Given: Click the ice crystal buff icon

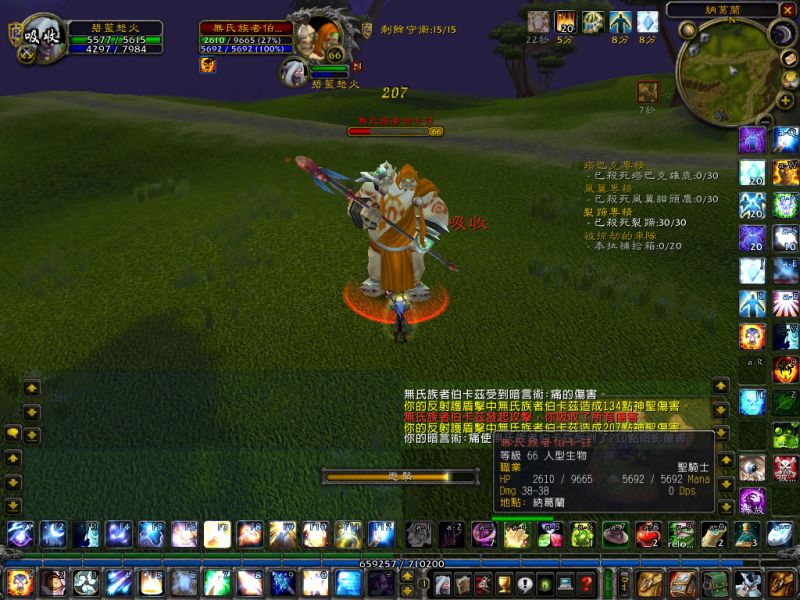Looking at the screenshot, I should tap(648, 21).
